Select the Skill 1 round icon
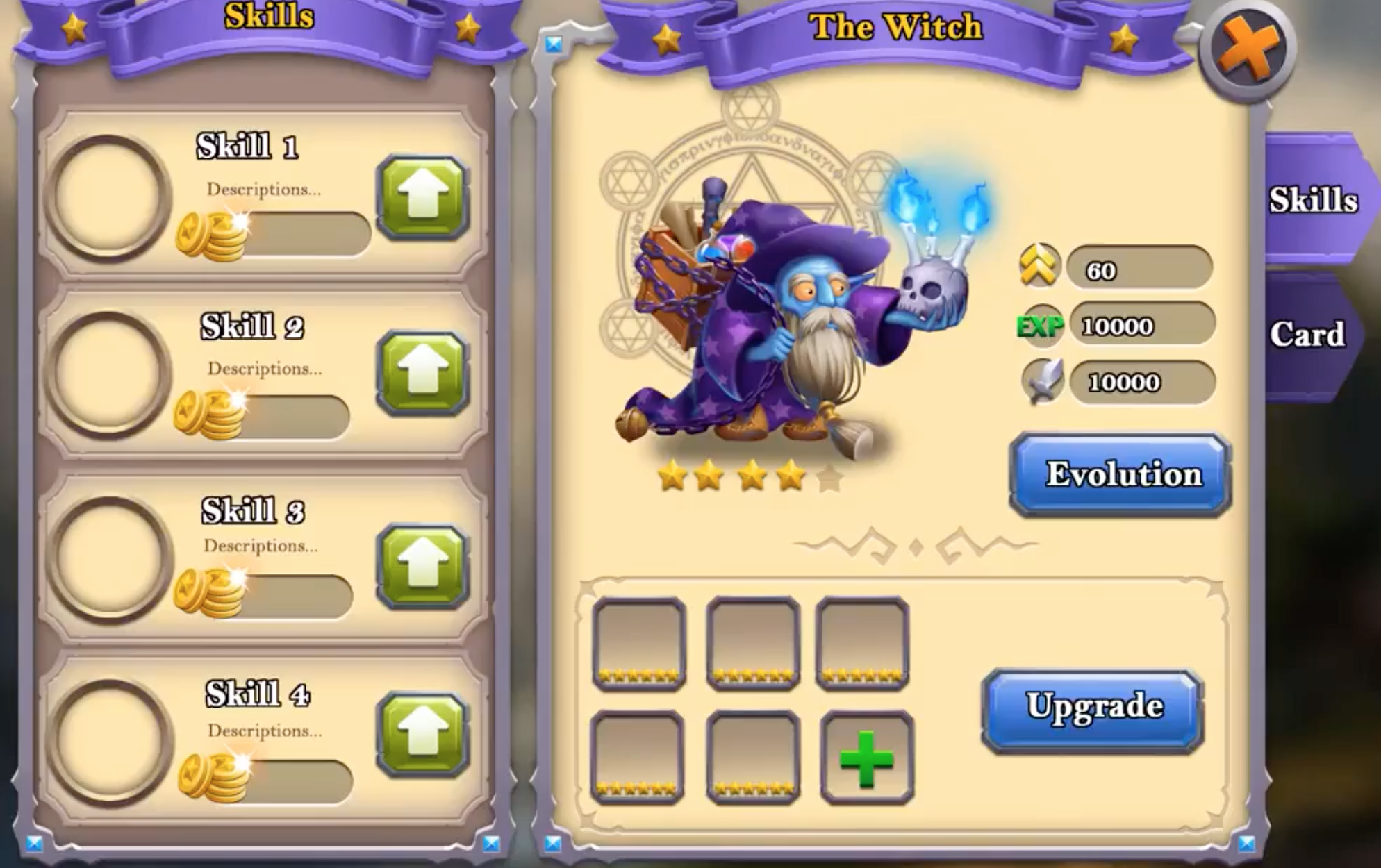The image size is (1381, 868). pos(108,197)
